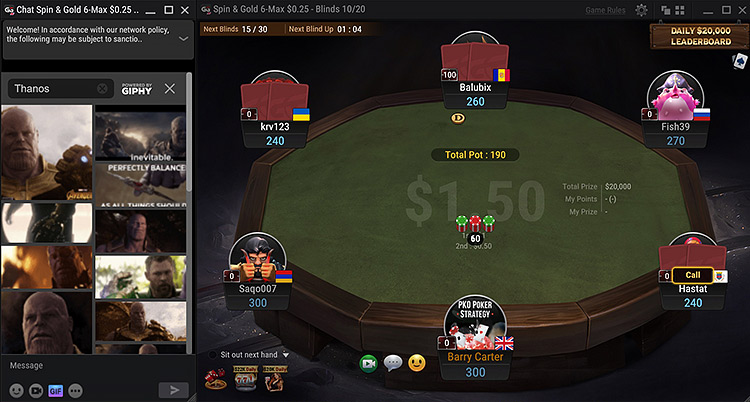The height and width of the screenshot is (402, 750).
Task: Close the GIPHY search panel
Action: (x=170, y=88)
